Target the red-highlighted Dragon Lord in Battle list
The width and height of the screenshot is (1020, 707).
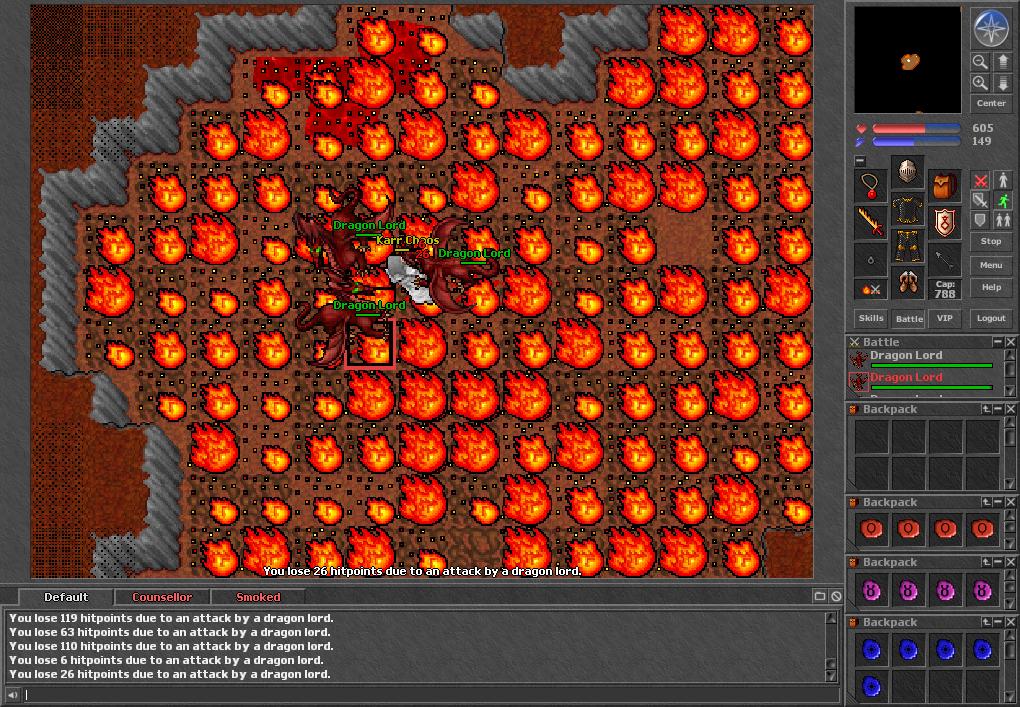[x=906, y=378]
